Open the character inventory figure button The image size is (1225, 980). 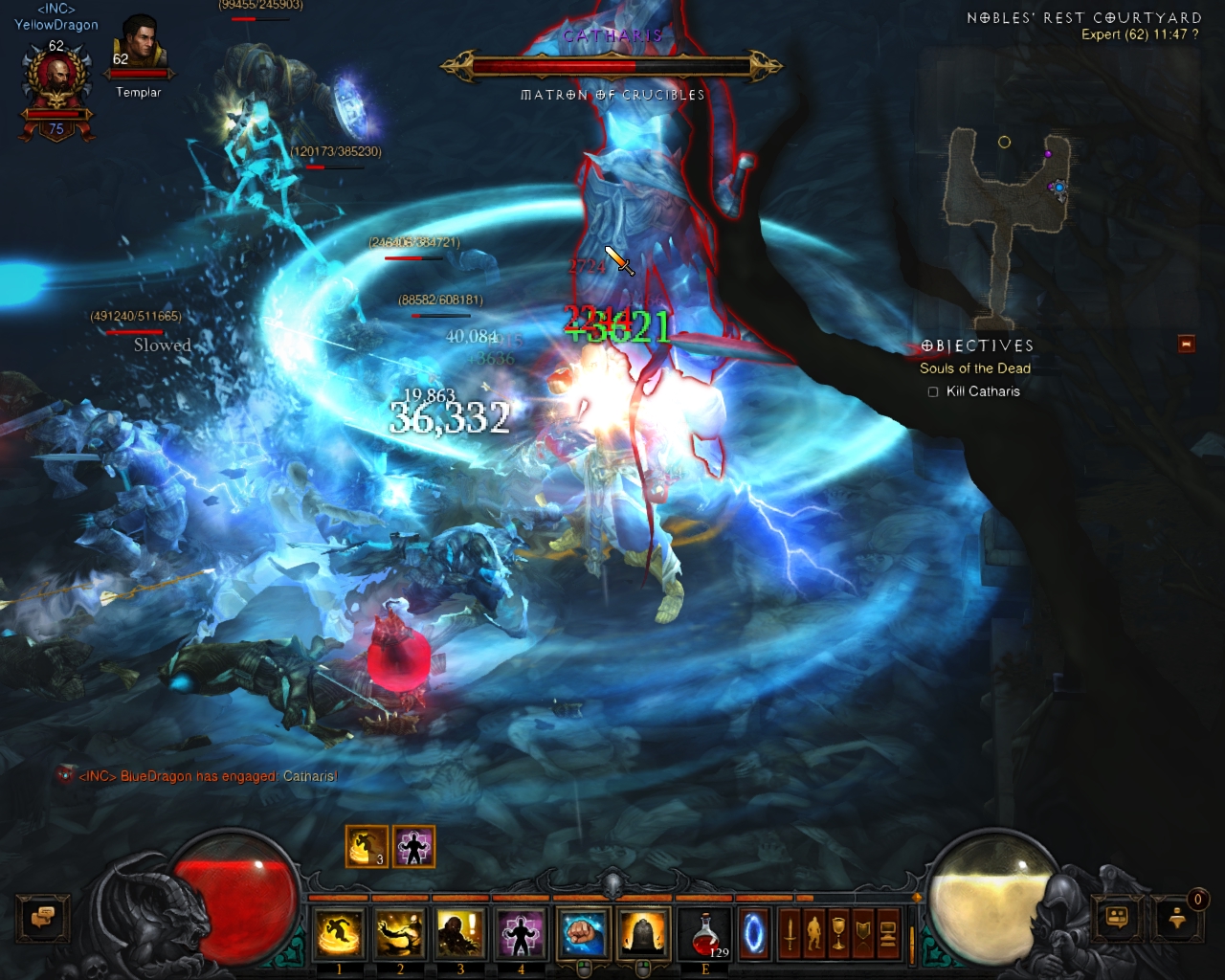[x=814, y=933]
